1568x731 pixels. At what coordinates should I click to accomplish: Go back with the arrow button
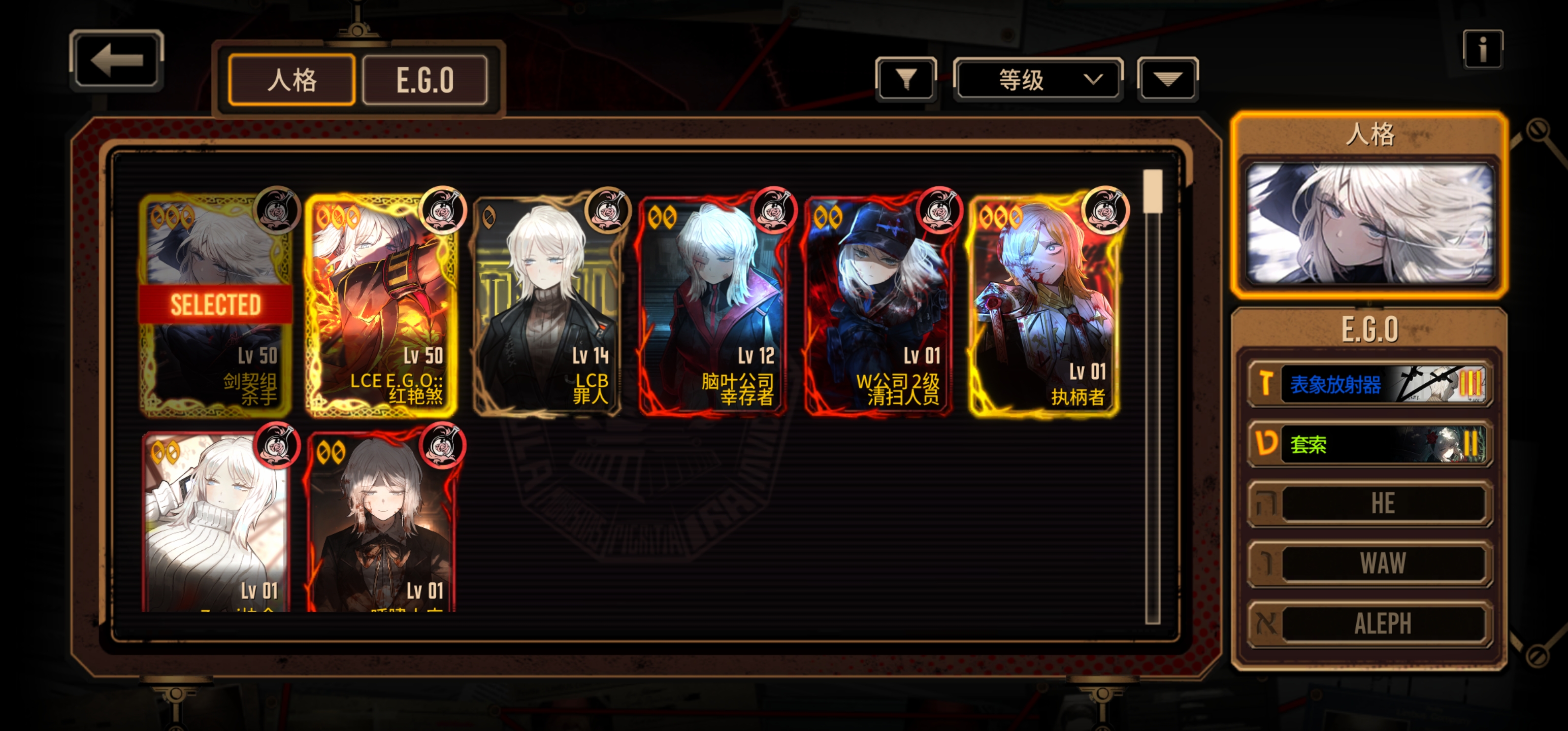point(116,60)
